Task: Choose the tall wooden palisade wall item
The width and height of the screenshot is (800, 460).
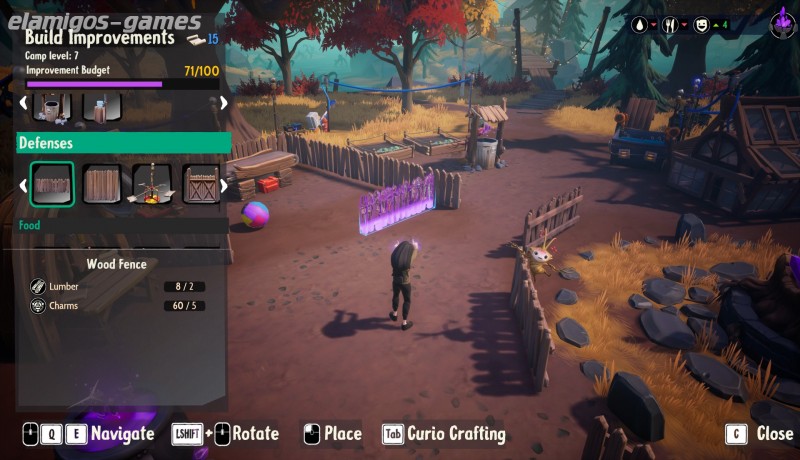Action: 101,185
